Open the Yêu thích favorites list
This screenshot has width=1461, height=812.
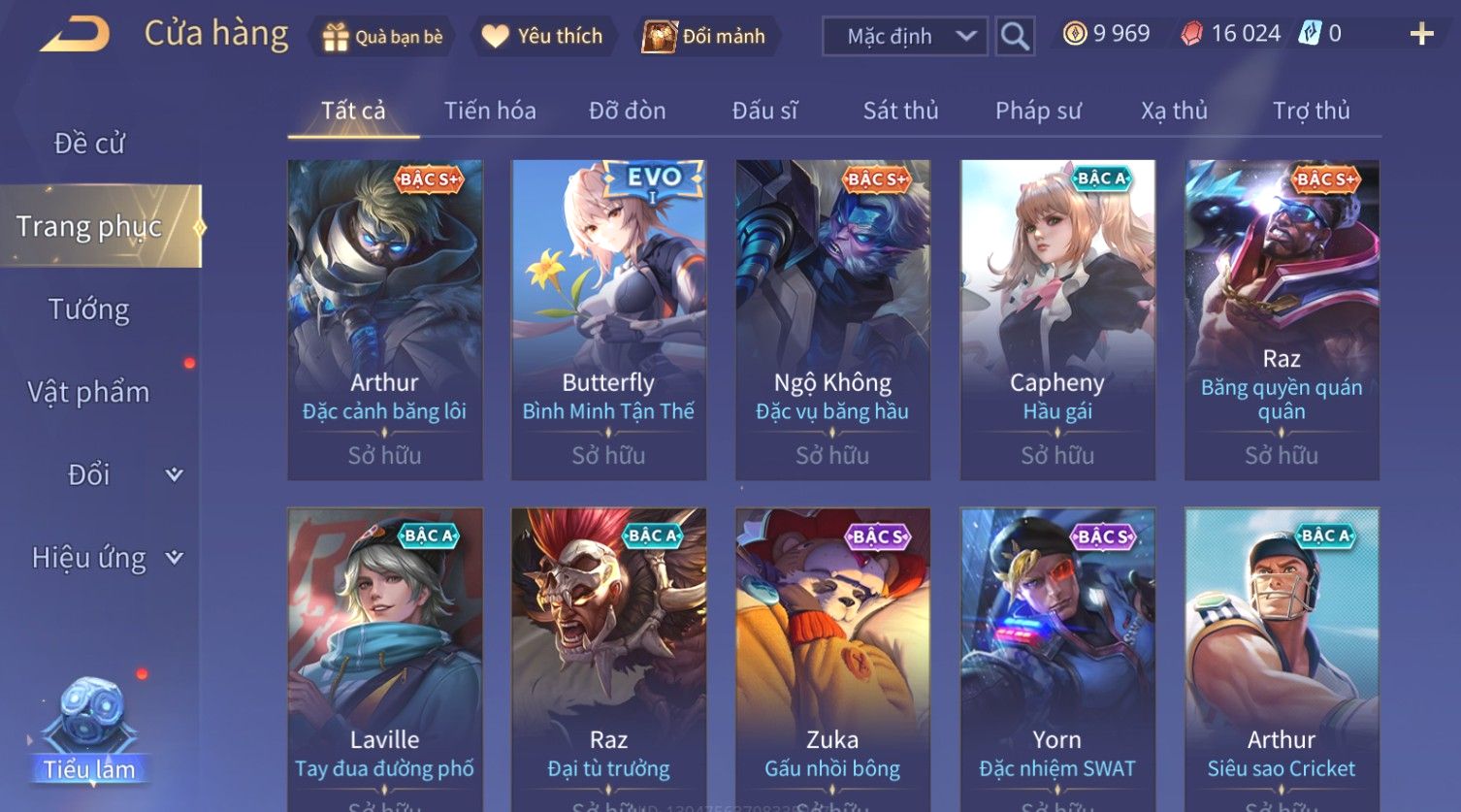pos(543,37)
